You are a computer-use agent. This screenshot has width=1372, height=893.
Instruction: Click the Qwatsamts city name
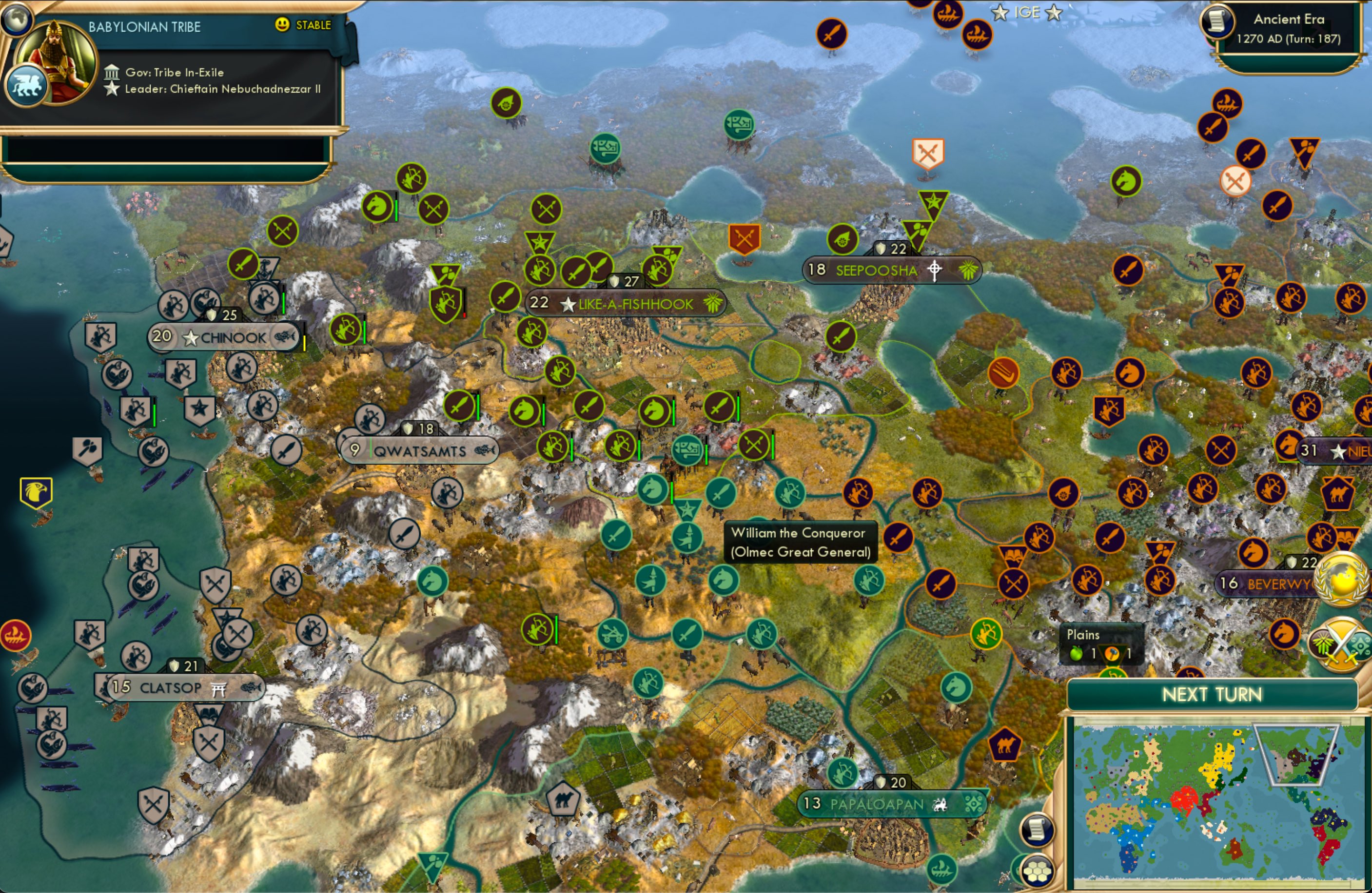click(420, 451)
